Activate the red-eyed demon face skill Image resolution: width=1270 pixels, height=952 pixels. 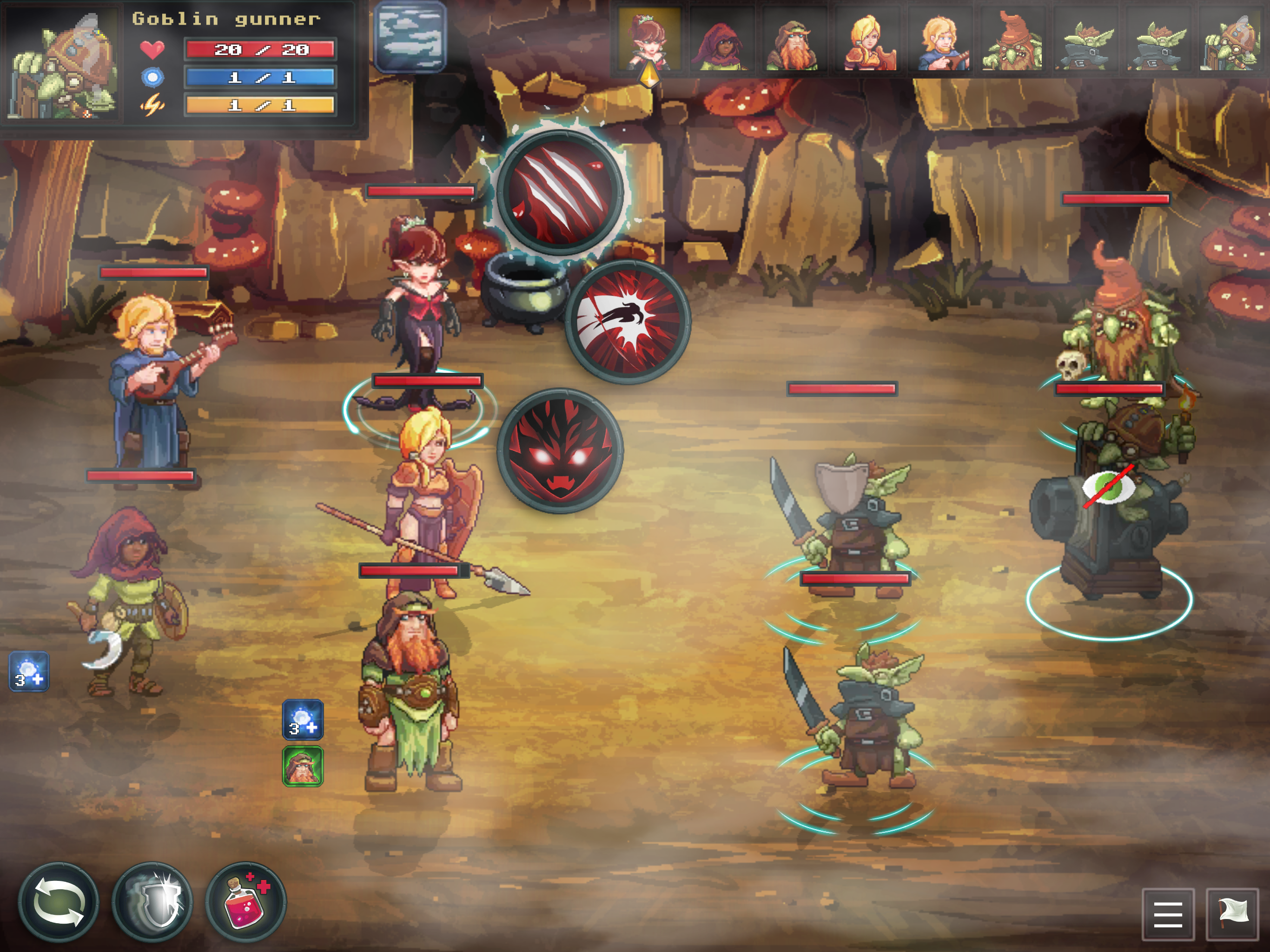tap(559, 451)
